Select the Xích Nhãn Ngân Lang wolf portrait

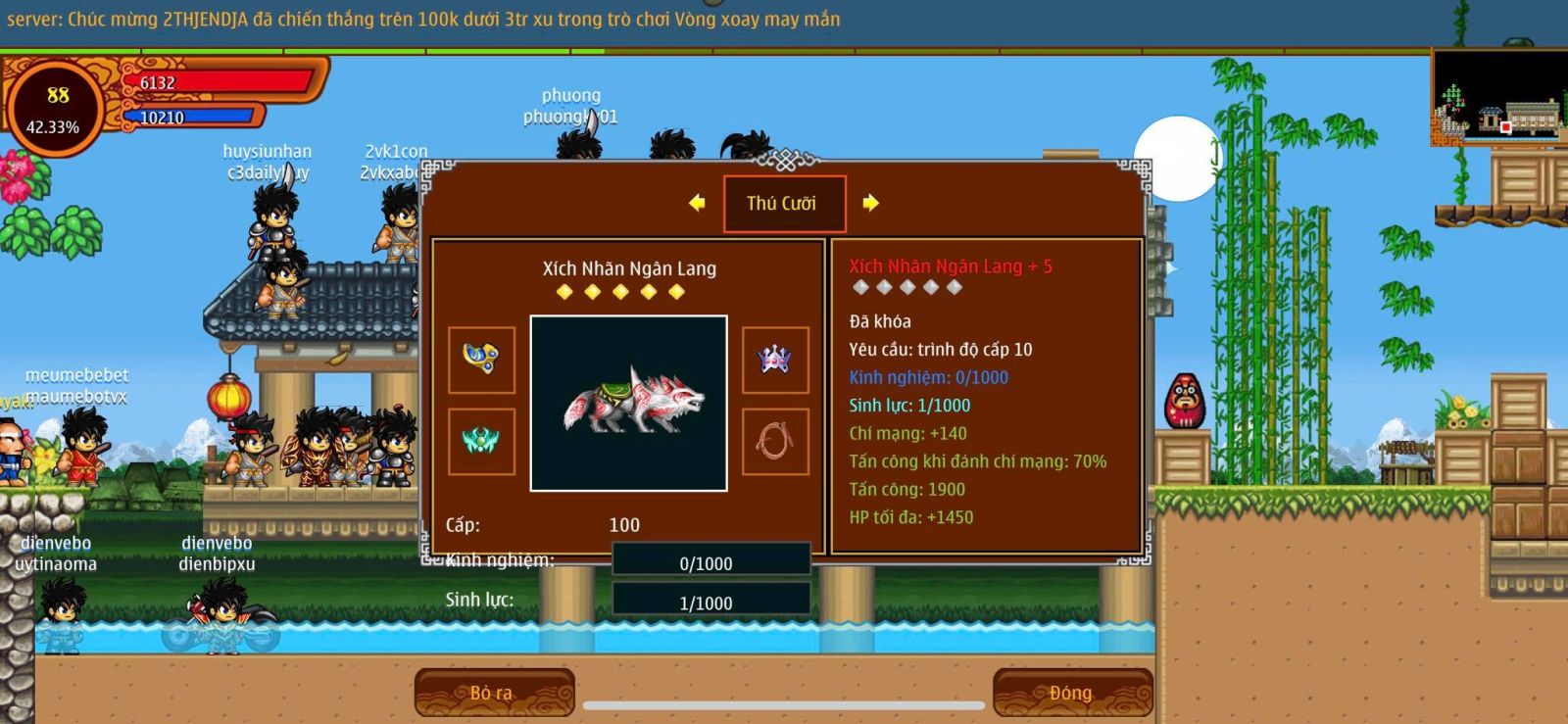[x=628, y=403]
